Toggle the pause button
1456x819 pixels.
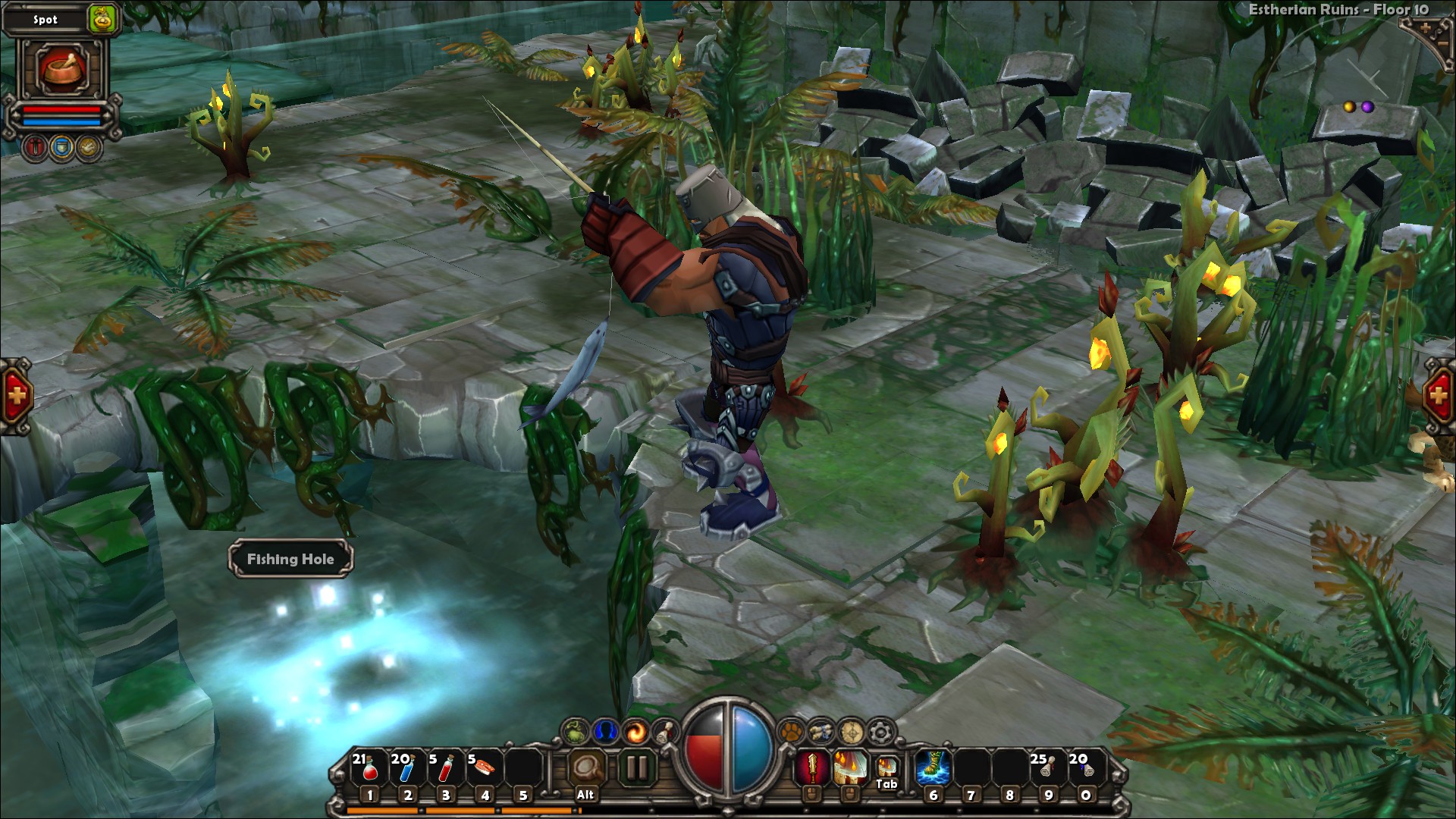tap(637, 767)
